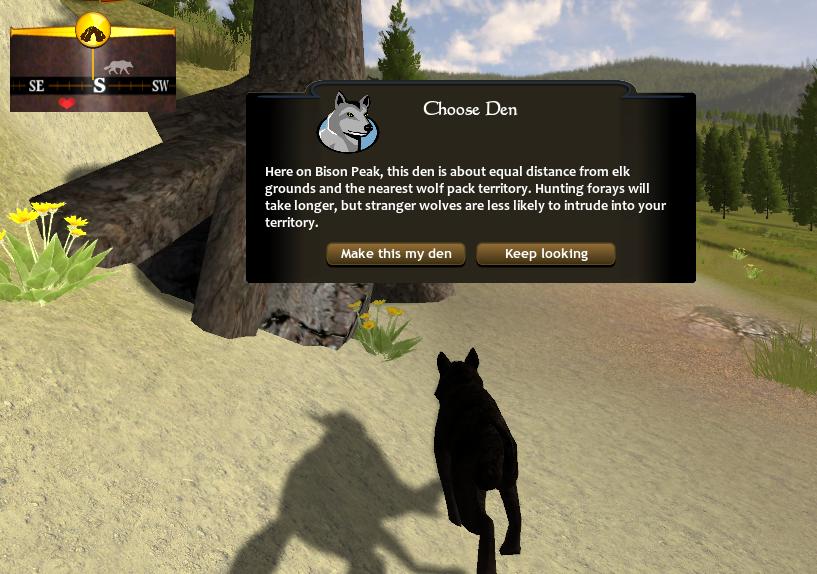Image resolution: width=817 pixels, height=574 pixels.
Task: Choose "Make this my den"
Action: click(x=396, y=254)
